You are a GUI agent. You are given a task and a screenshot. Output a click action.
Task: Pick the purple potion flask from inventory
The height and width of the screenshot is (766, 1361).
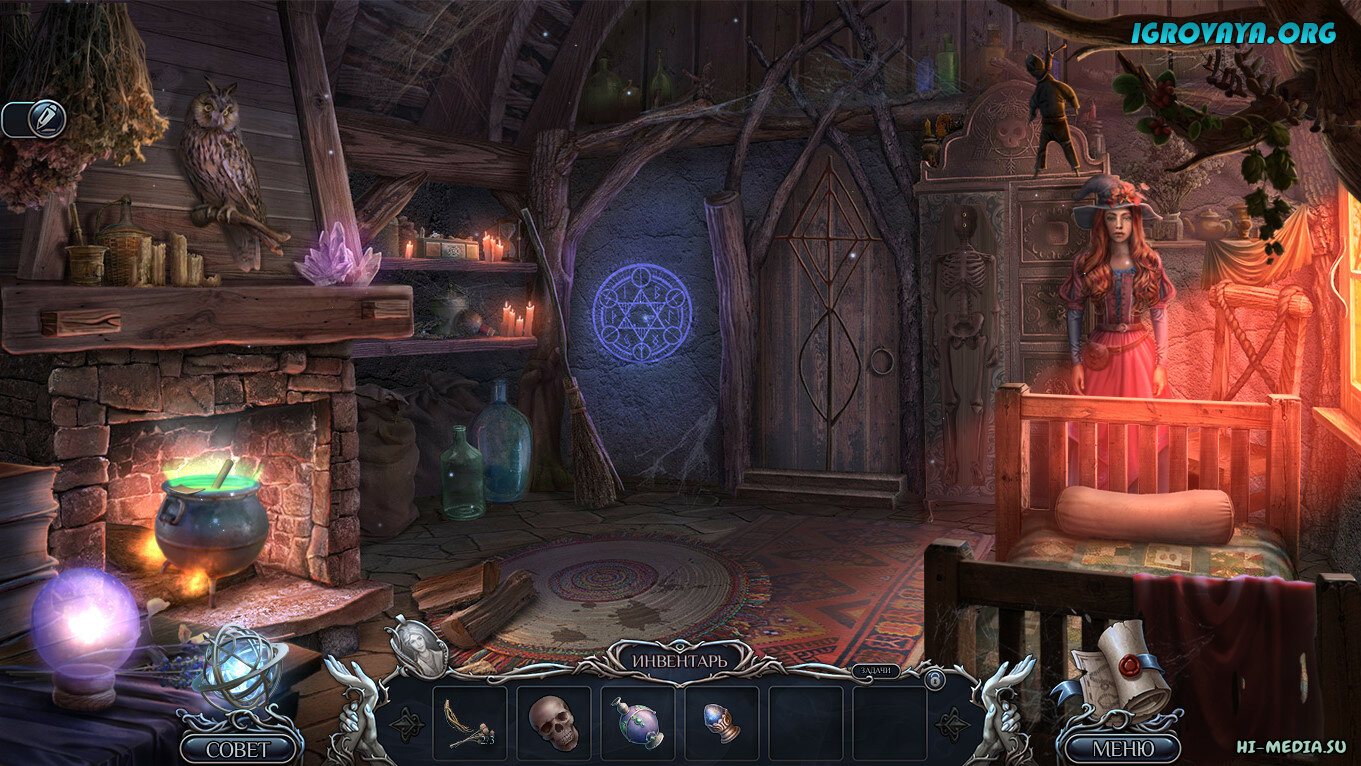tap(637, 722)
